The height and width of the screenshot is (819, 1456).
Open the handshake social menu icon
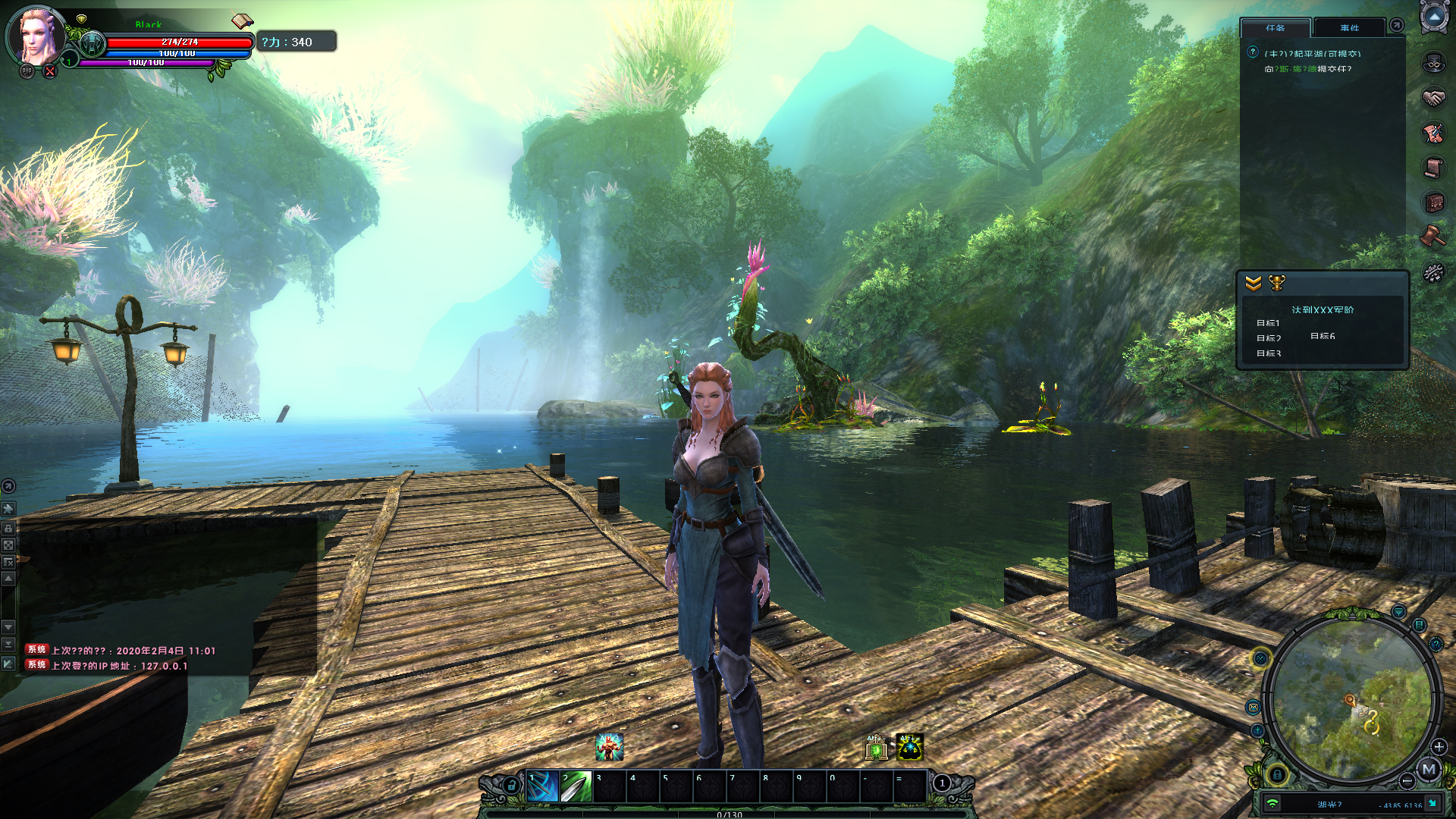click(1433, 98)
